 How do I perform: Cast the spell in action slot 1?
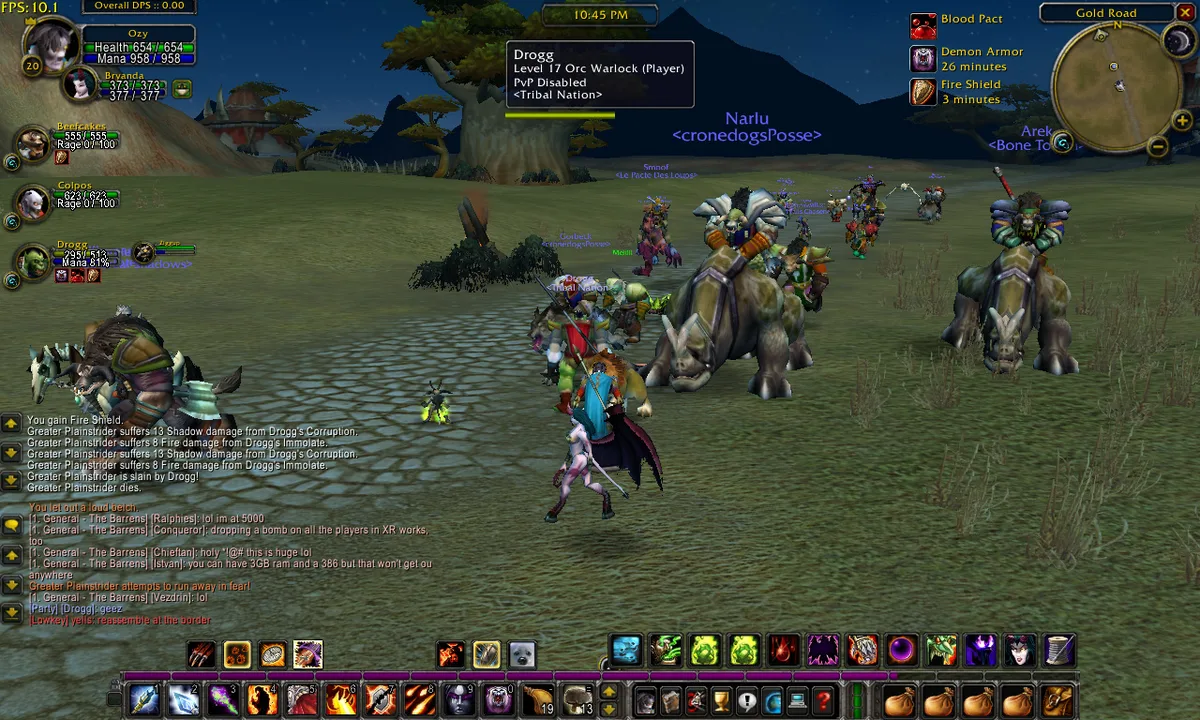pos(143,699)
